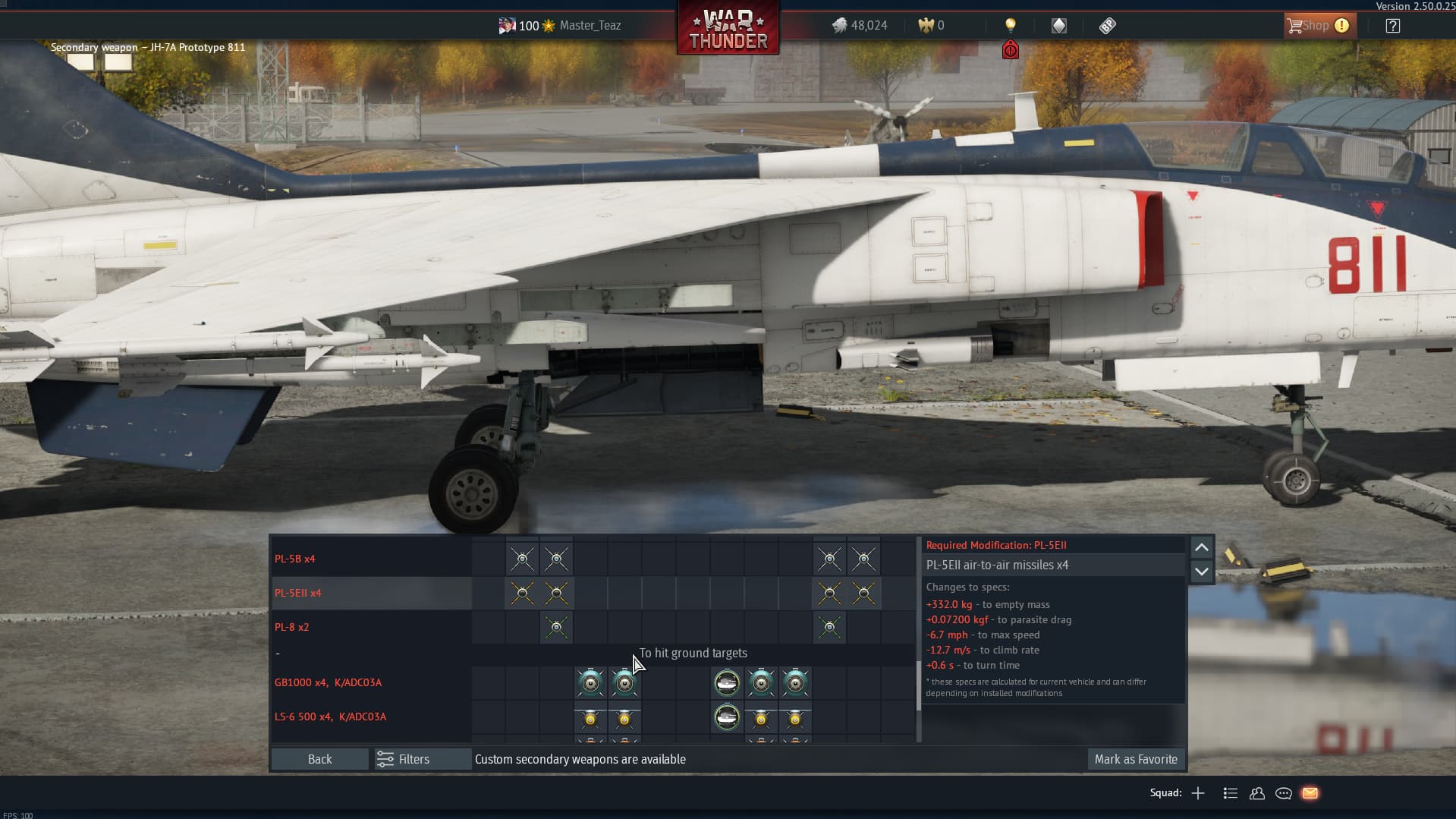Image resolution: width=1456 pixels, height=819 pixels.
Task: Open the contacts friends list icon
Action: click(1256, 793)
